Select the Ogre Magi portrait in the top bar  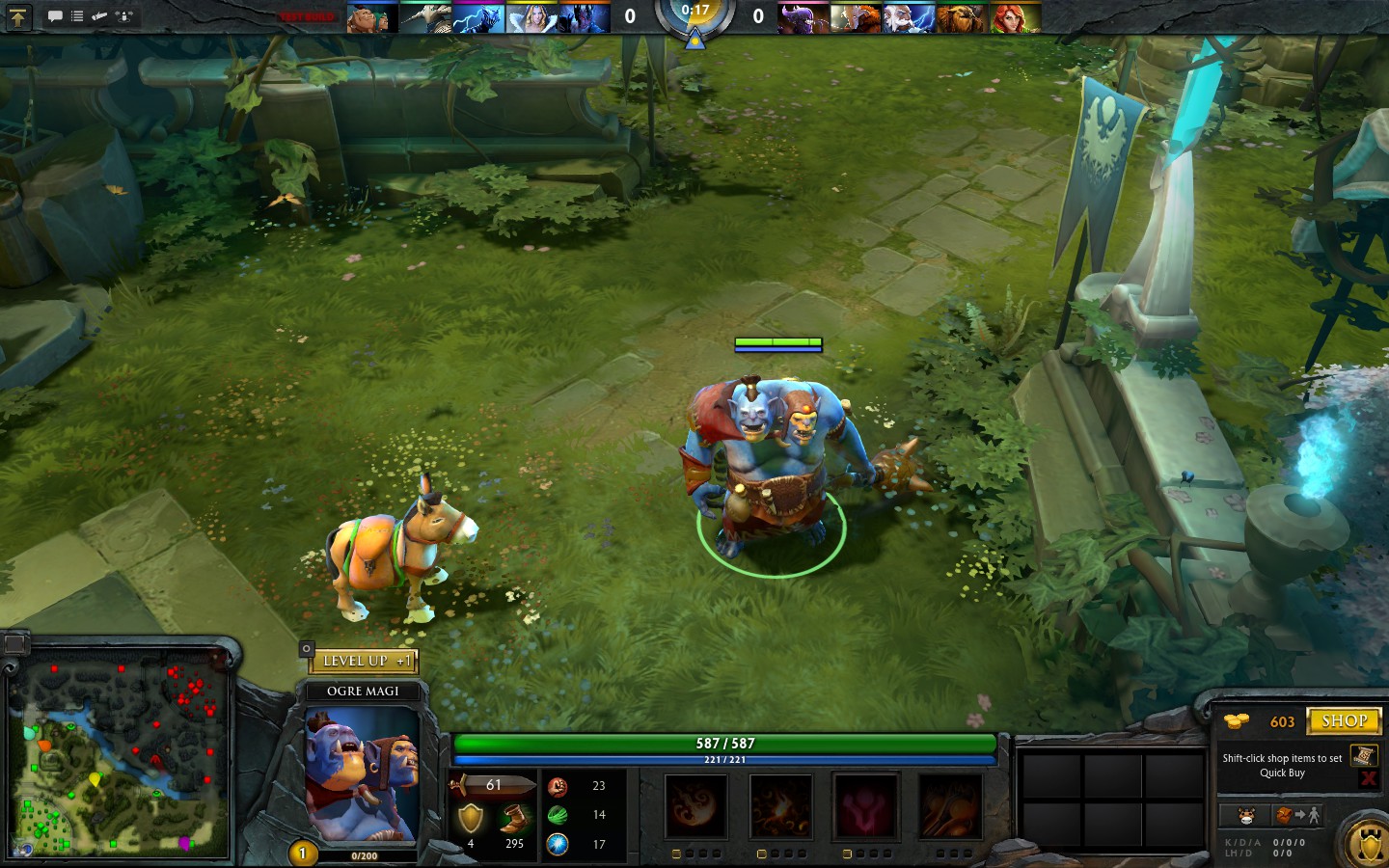pos(372,16)
